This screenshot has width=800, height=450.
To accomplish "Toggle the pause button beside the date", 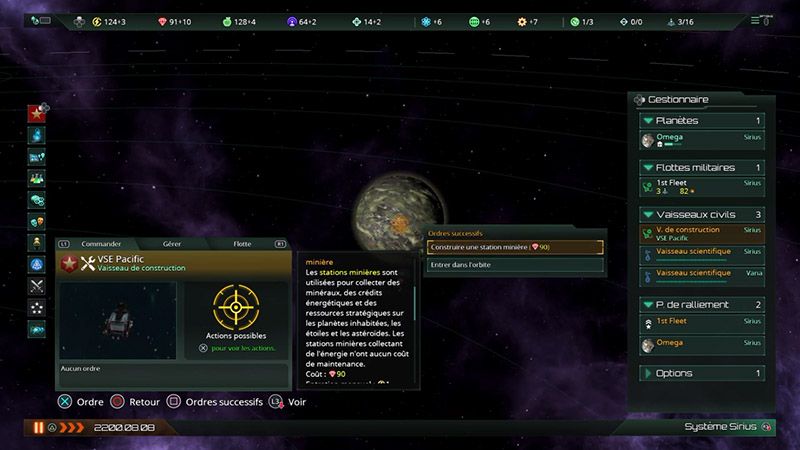I will tap(39, 427).
